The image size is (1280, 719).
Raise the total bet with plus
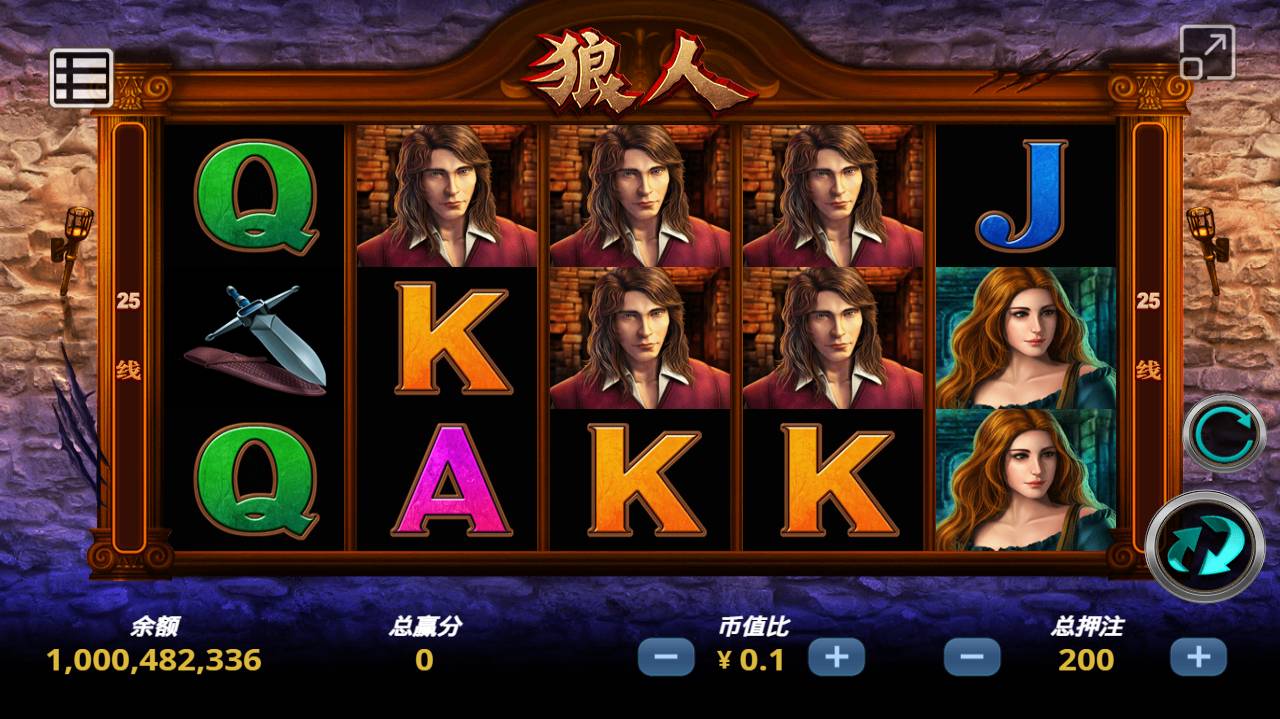[x=1198, y=657]
